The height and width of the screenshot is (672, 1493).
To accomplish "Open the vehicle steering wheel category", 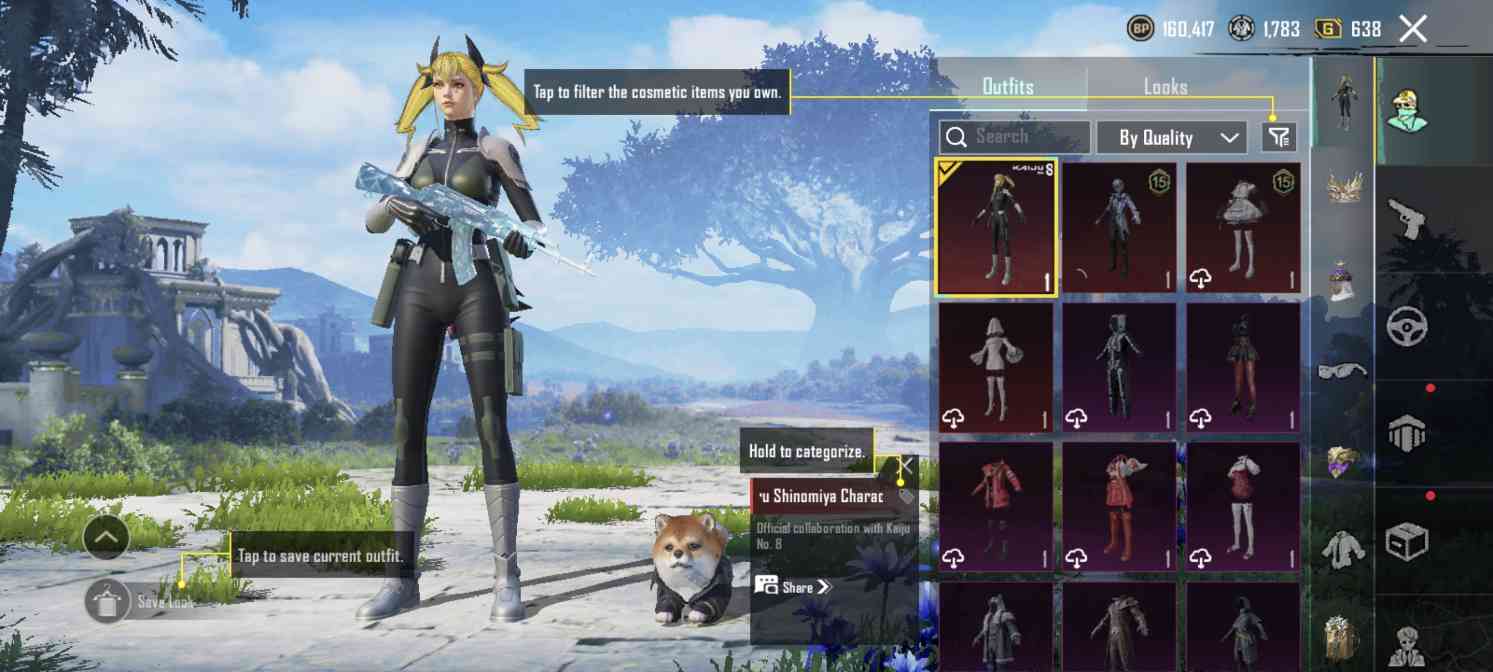I will coord(1407,326).
